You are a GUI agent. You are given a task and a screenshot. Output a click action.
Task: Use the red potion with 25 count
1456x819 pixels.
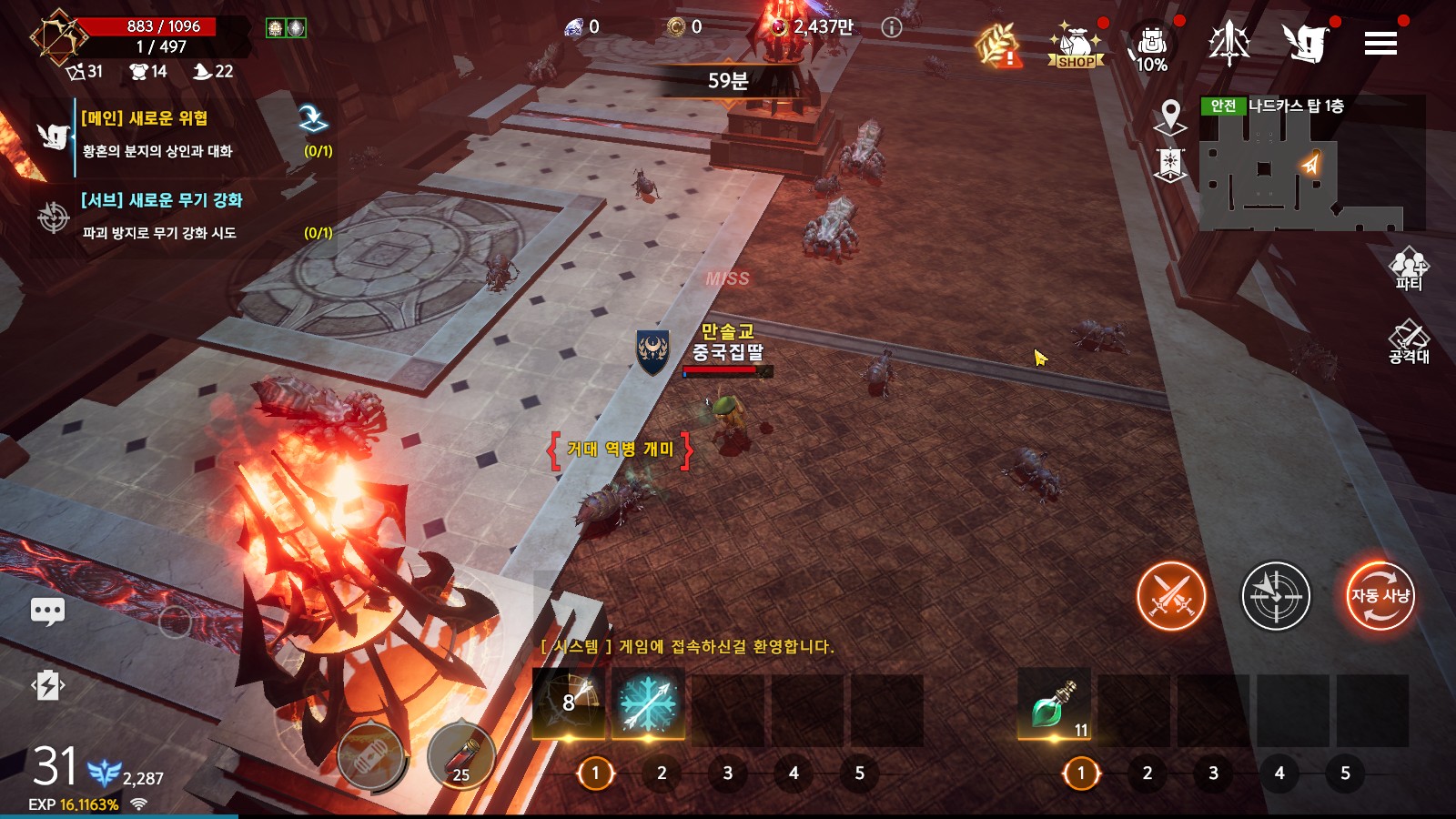[460, 755]
